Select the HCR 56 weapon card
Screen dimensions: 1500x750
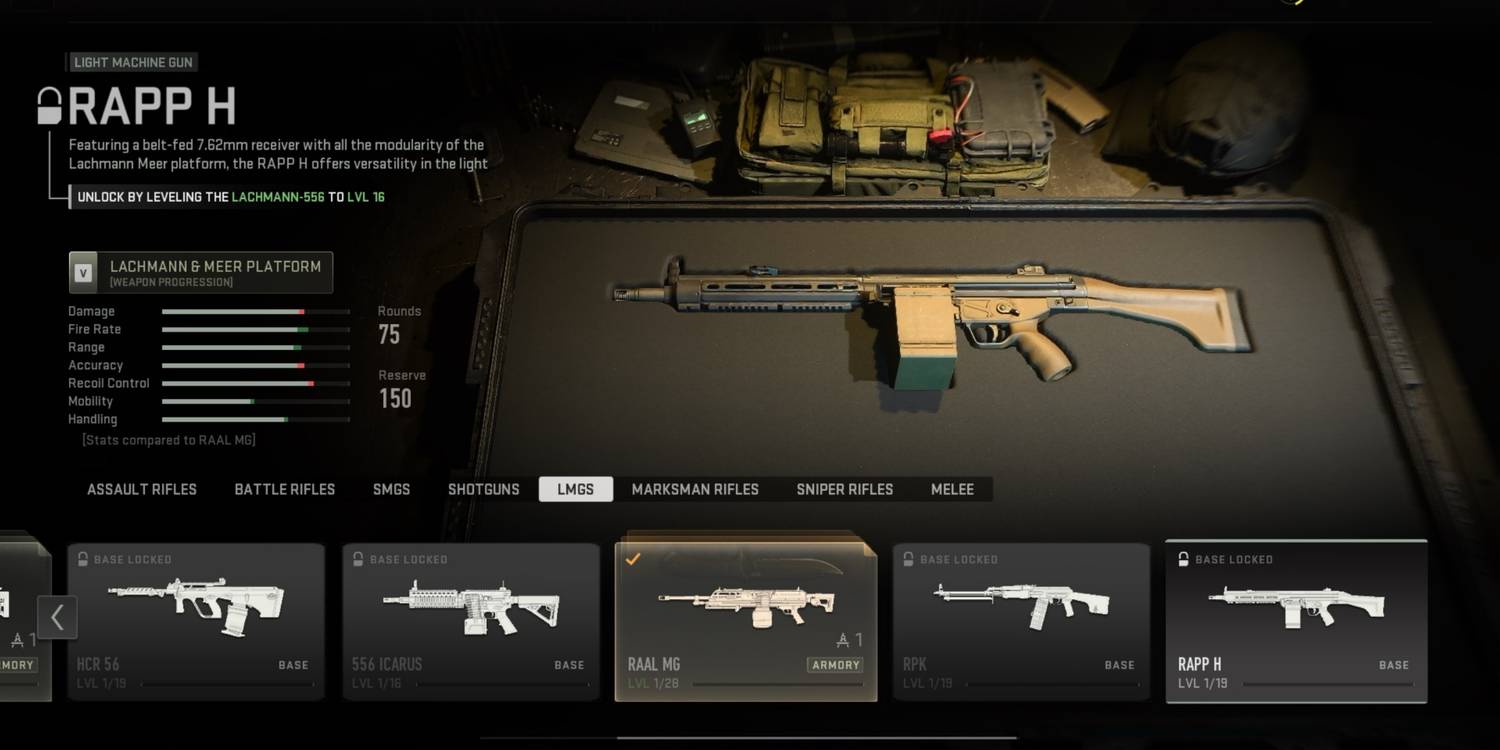(196, 621)
